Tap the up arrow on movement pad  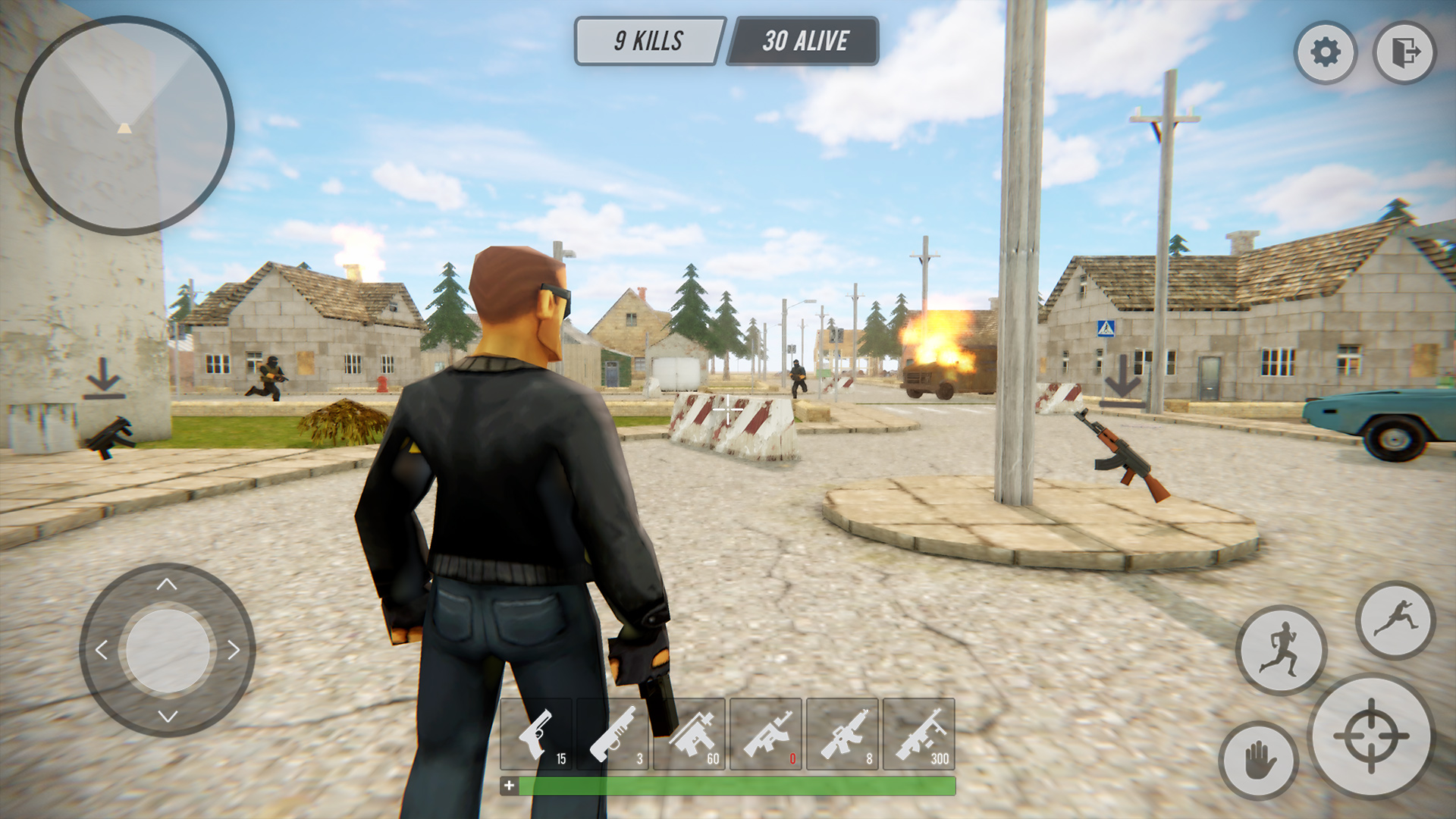pyautogui.click(x=166, y=584)
